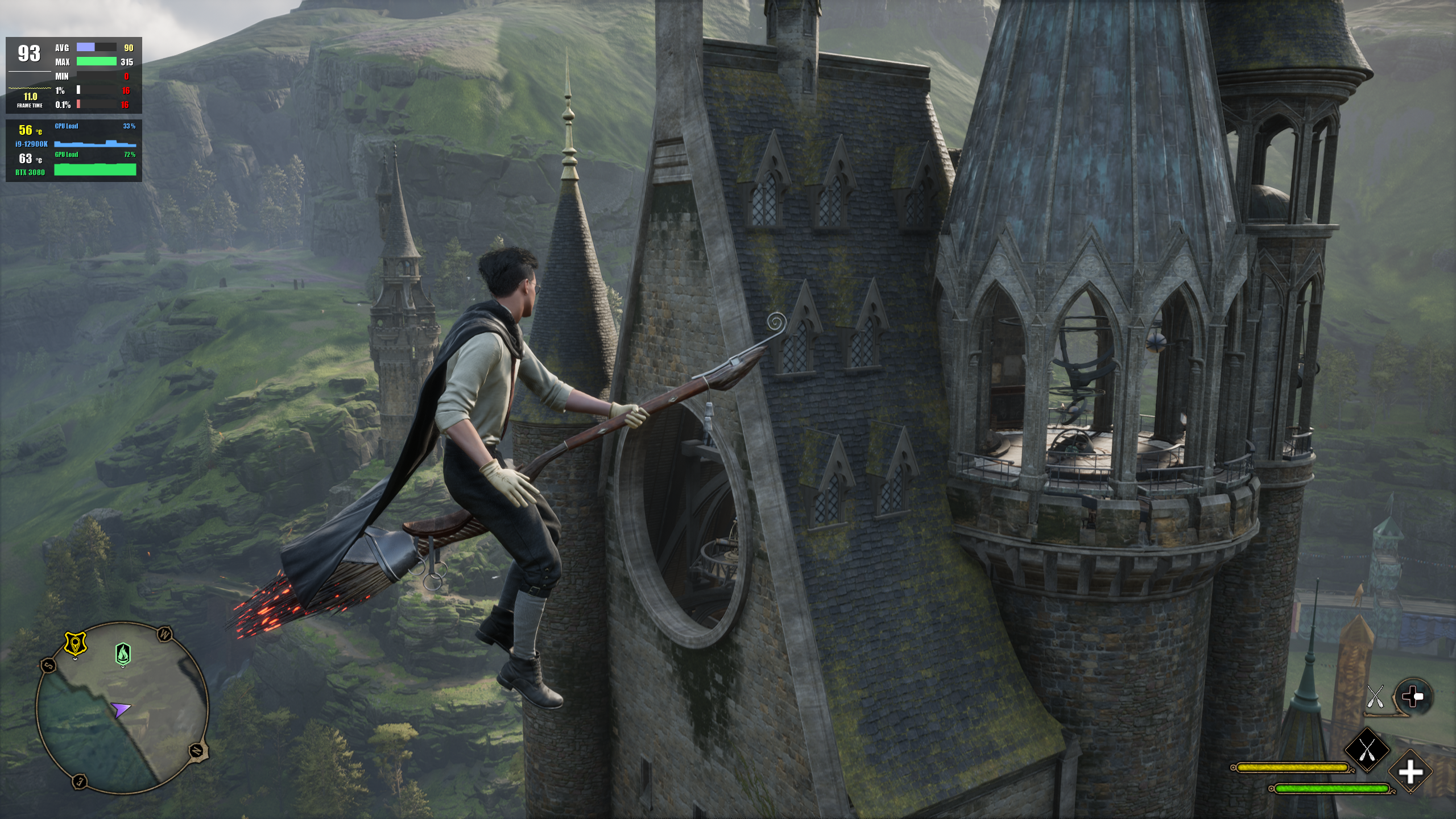Click the purple player arrow on minimap

[120, 709]
